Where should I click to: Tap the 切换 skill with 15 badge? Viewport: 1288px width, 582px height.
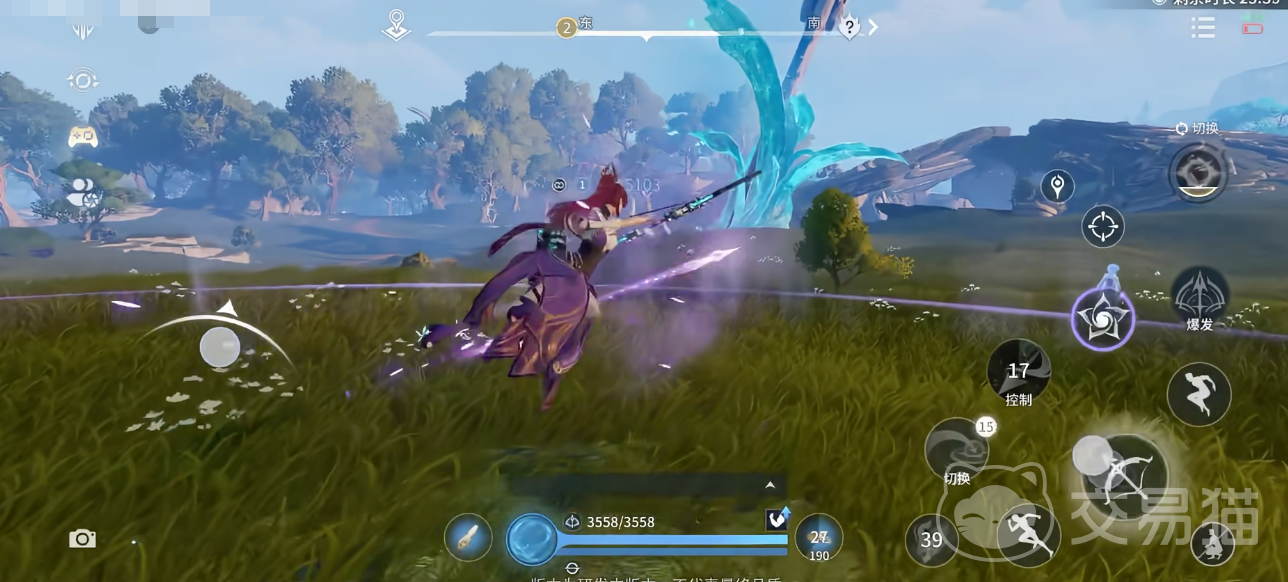[957, 451]
